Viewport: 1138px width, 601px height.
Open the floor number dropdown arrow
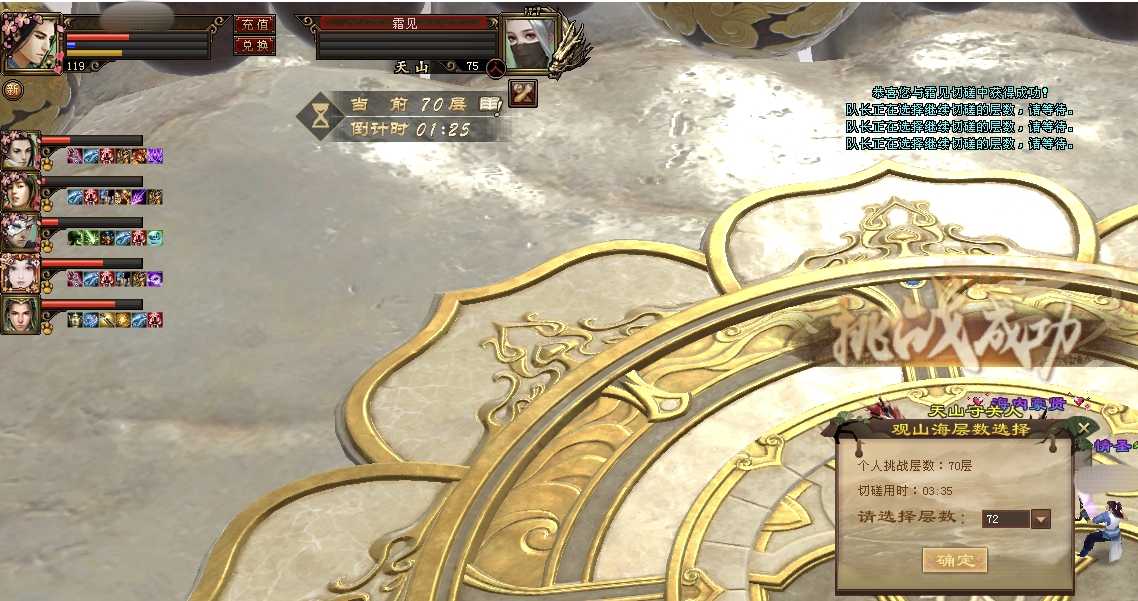tap(1041, 519)
